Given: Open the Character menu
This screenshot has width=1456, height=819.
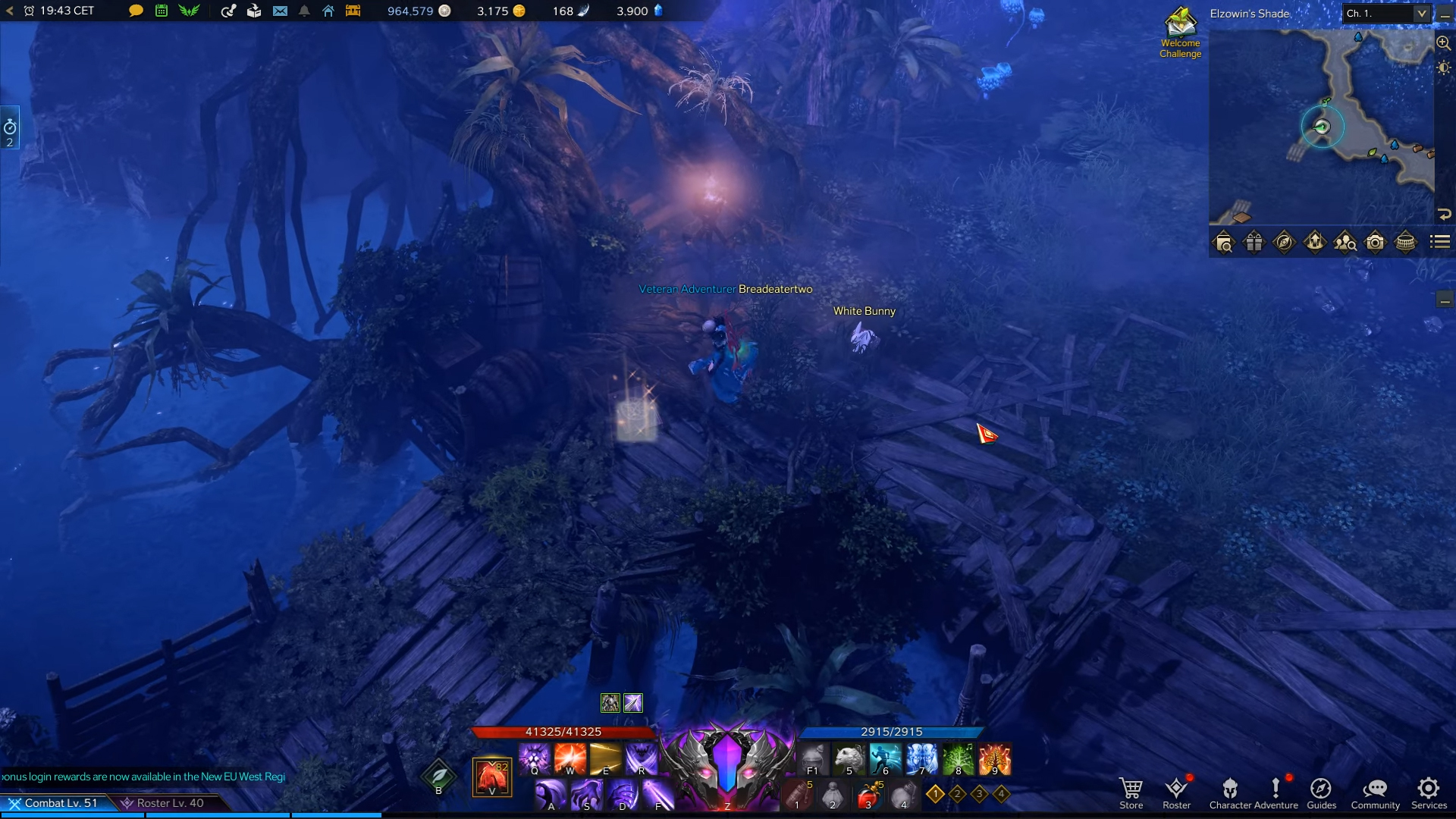Looking at the screenshot, I should 1230,792.
